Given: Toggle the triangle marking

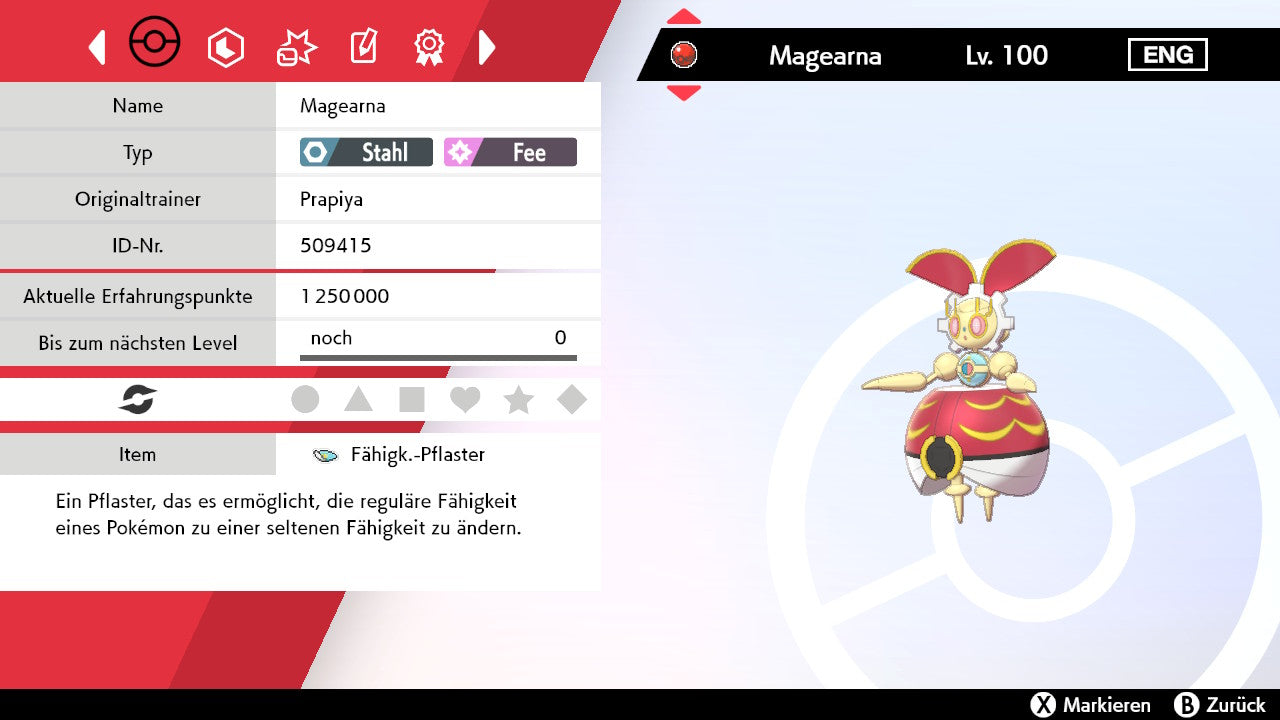Looking at the screenshot, I should 358,400.
